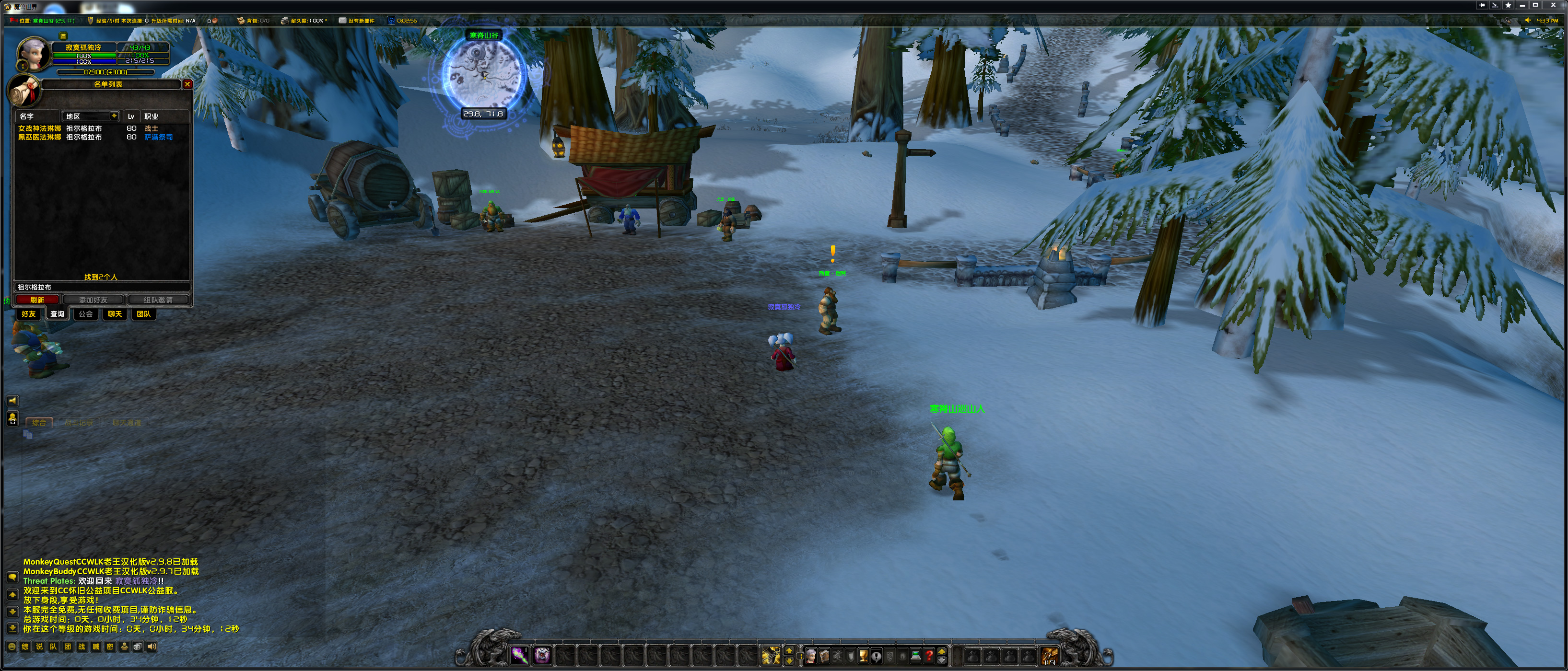Open the 团队 raid tab

coord(143,314)
